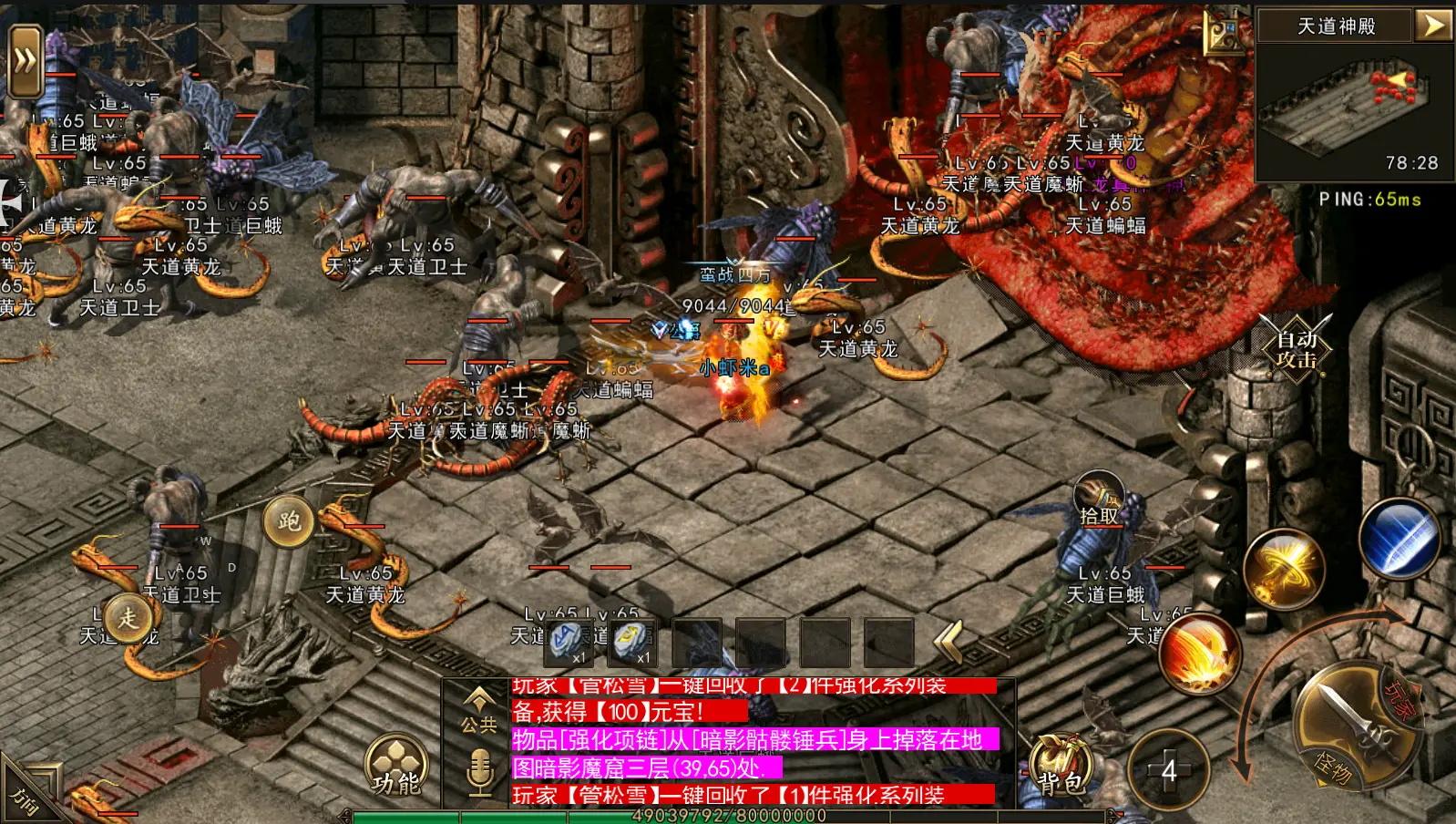Switch target mode to 玩家
The width and height of the screenshot is (1456, 824).
(x=1398, y=702)
